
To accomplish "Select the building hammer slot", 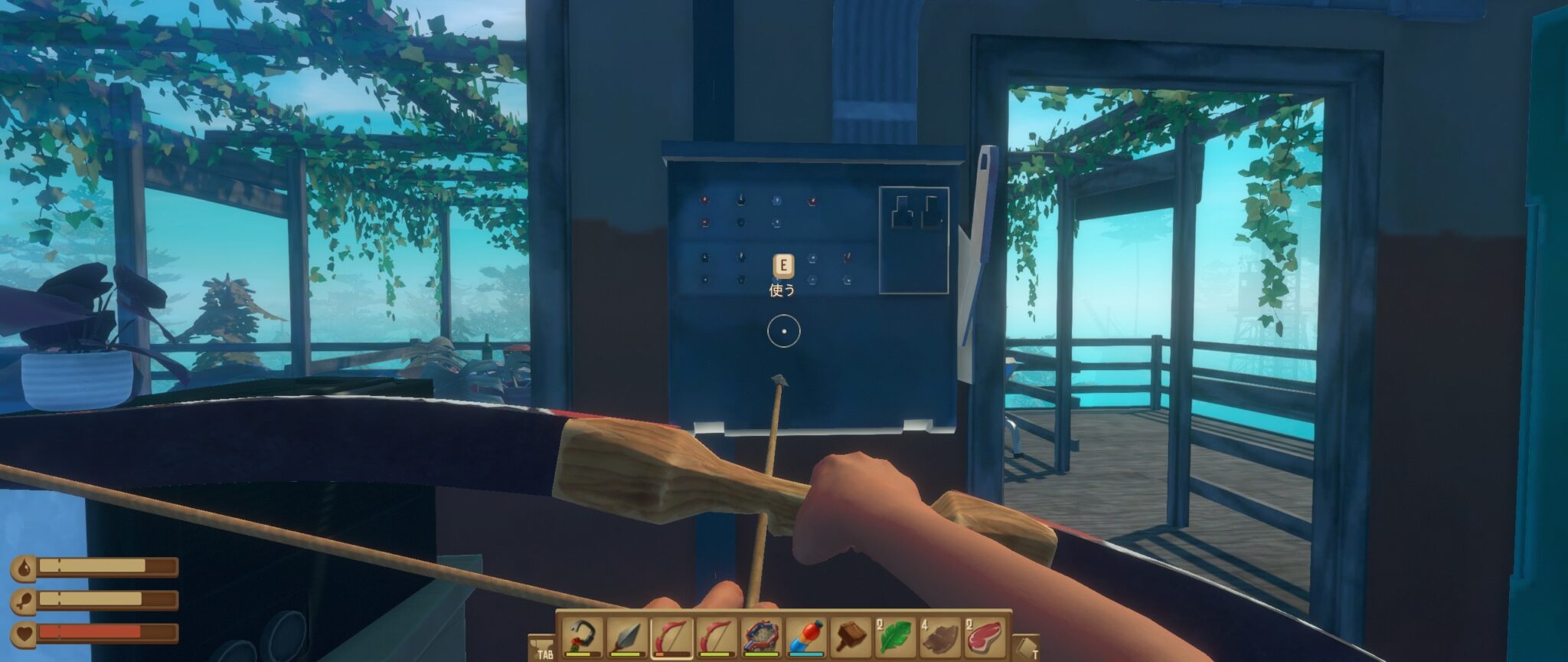I will pyautogui.click(x=851, y=636).
